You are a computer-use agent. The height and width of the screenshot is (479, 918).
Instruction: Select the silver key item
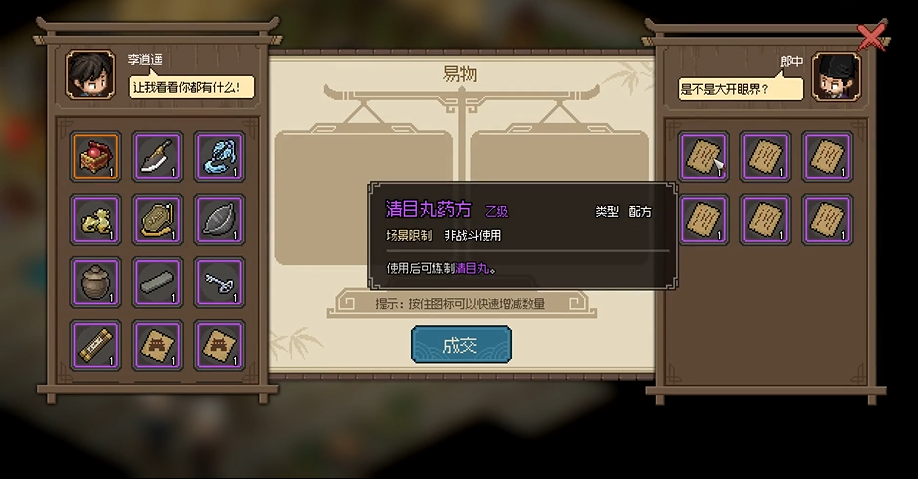pyautogui.click(x=219, y=282)
